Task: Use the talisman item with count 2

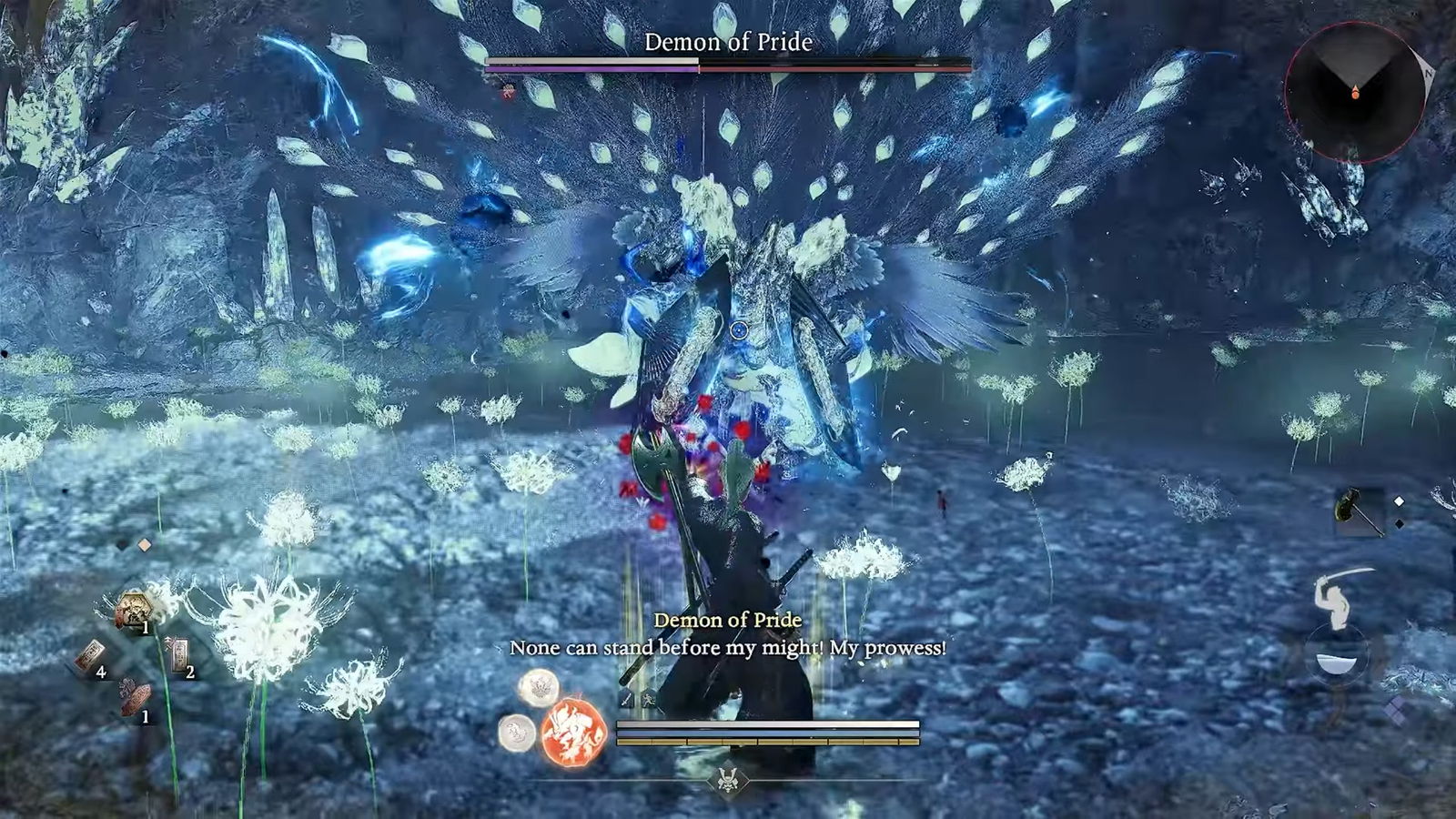Action: [178, 654]
